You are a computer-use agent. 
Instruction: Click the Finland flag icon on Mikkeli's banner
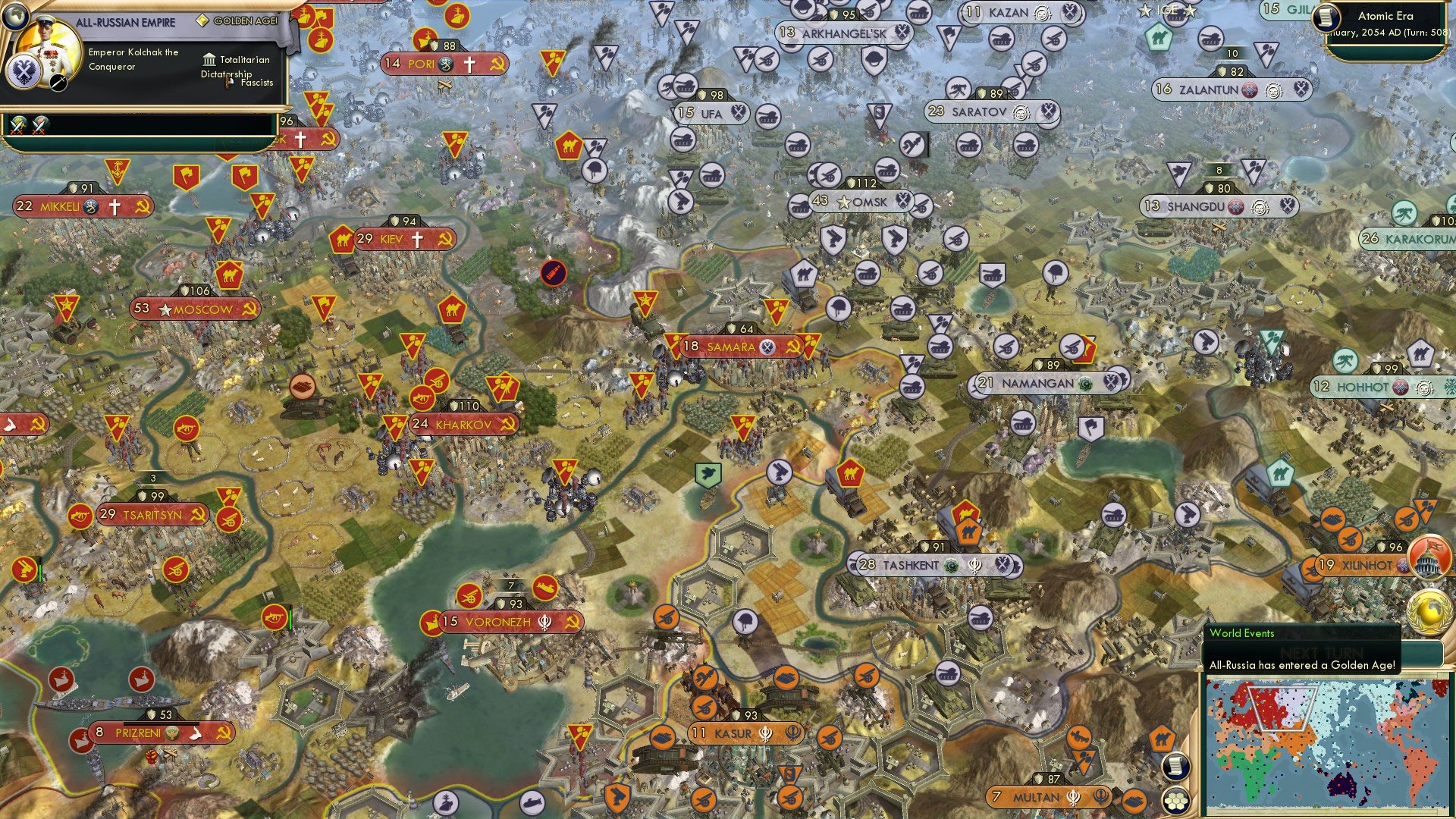(x=91, y=206)
